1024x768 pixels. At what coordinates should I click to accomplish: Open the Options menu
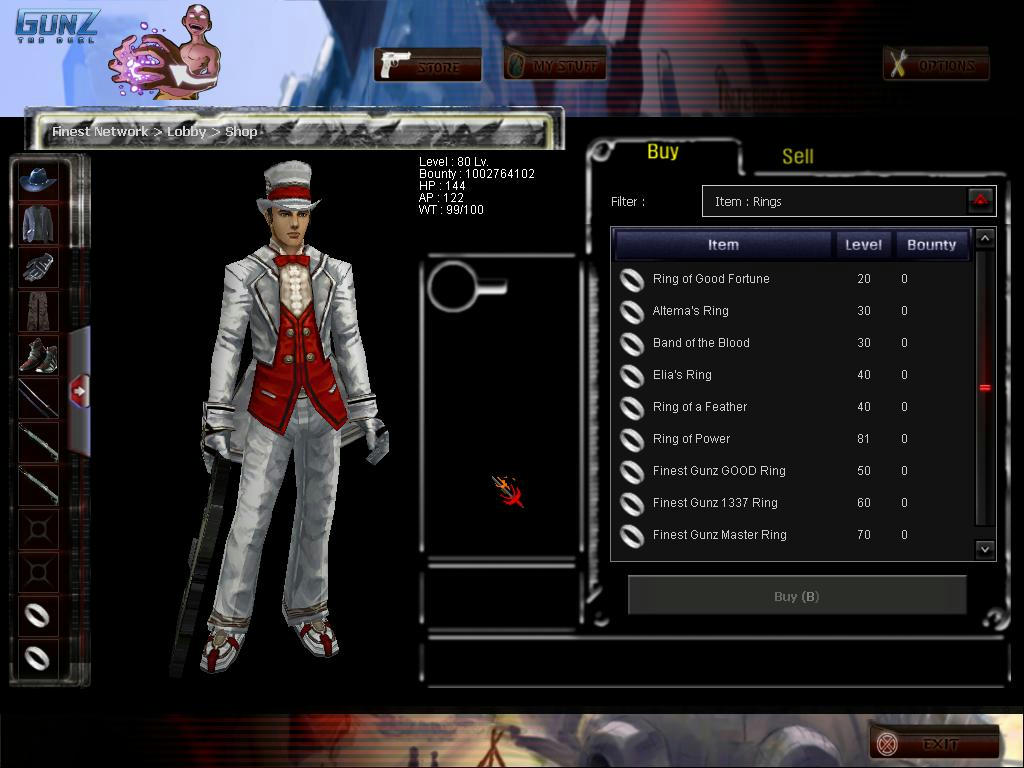click(936, 66)
